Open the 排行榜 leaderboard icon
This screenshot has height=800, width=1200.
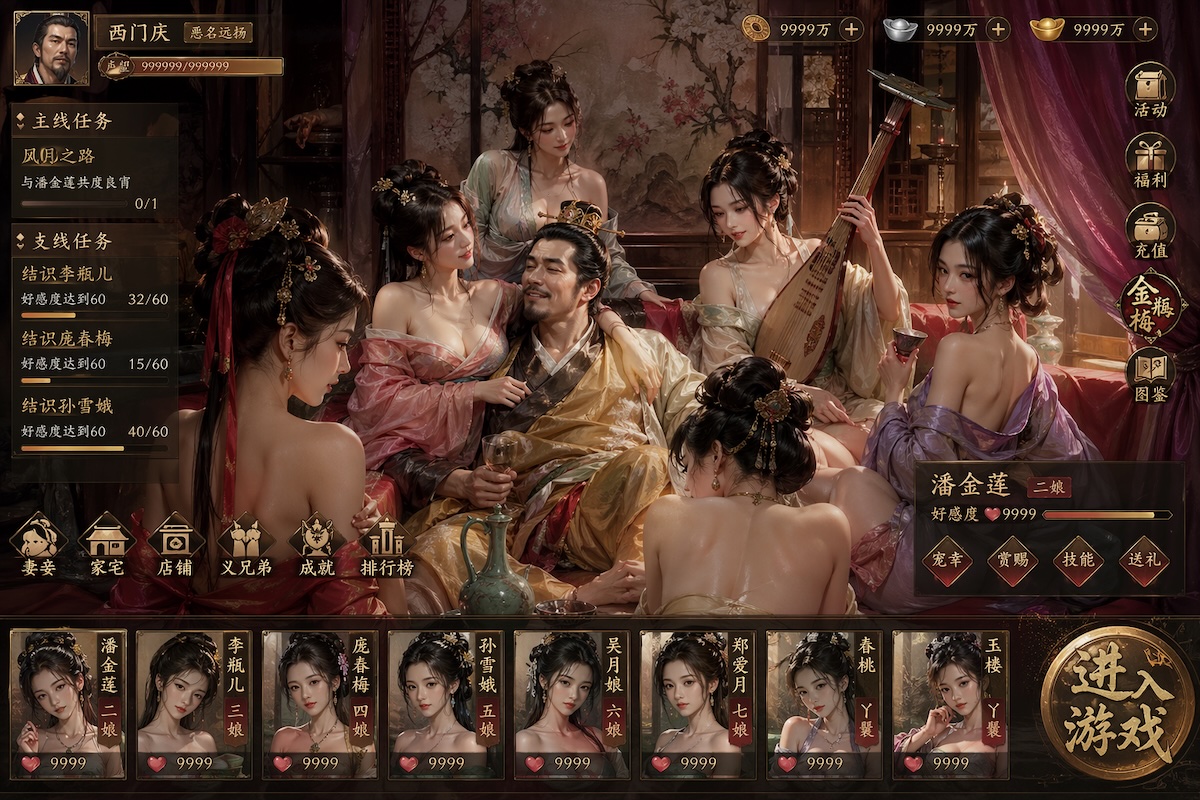[387, 545]
